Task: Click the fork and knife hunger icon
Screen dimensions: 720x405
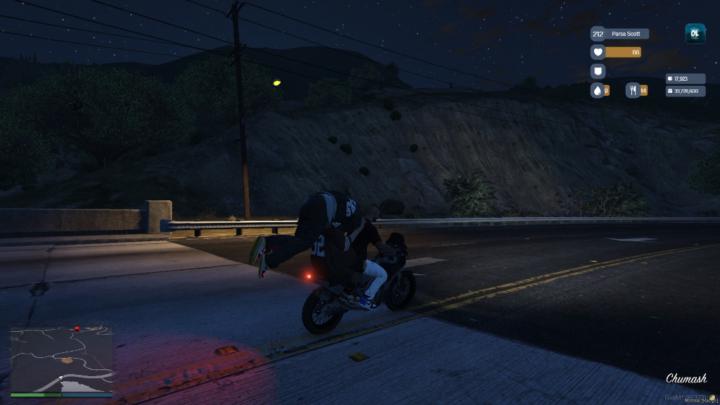Action: 633,90
